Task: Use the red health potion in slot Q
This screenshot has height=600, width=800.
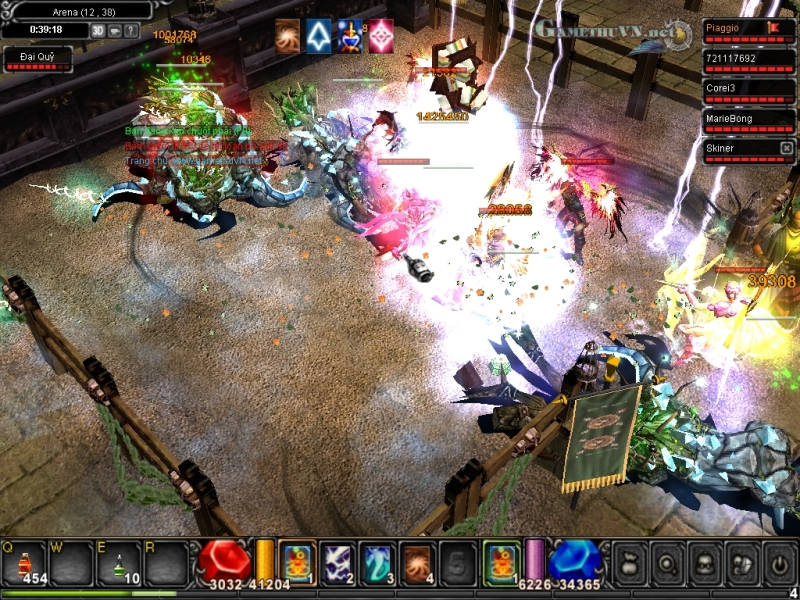Action: point(23,564)
